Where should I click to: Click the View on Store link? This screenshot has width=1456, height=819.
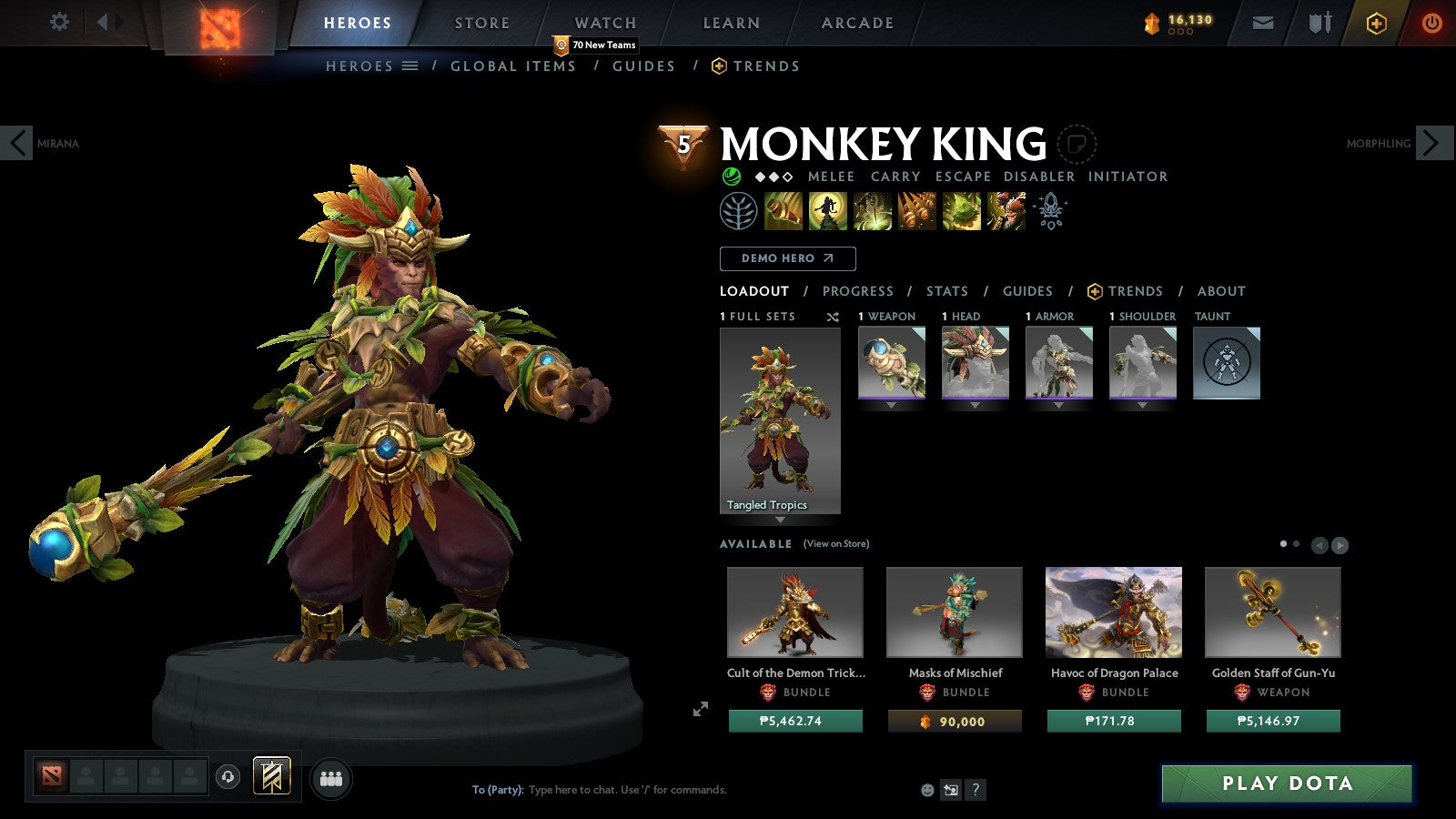pos(834,543)
